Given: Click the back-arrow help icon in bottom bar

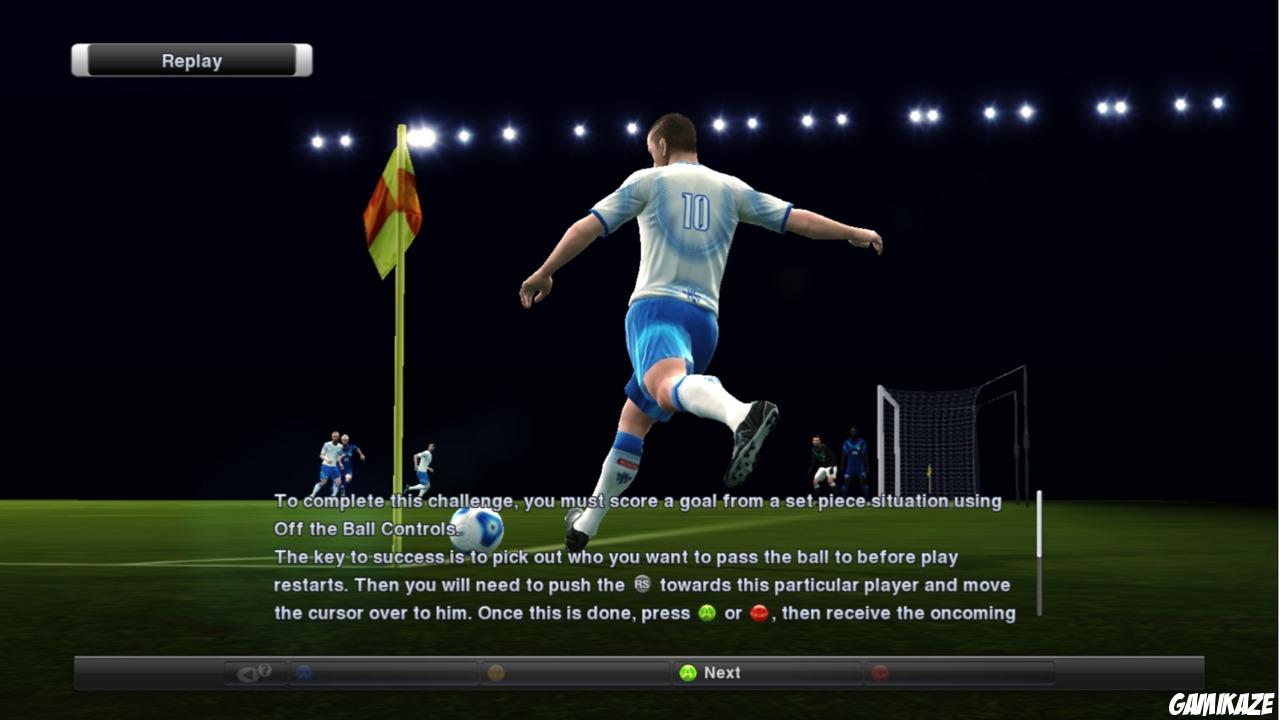Looking at the screenshot, I should (245, 673).
